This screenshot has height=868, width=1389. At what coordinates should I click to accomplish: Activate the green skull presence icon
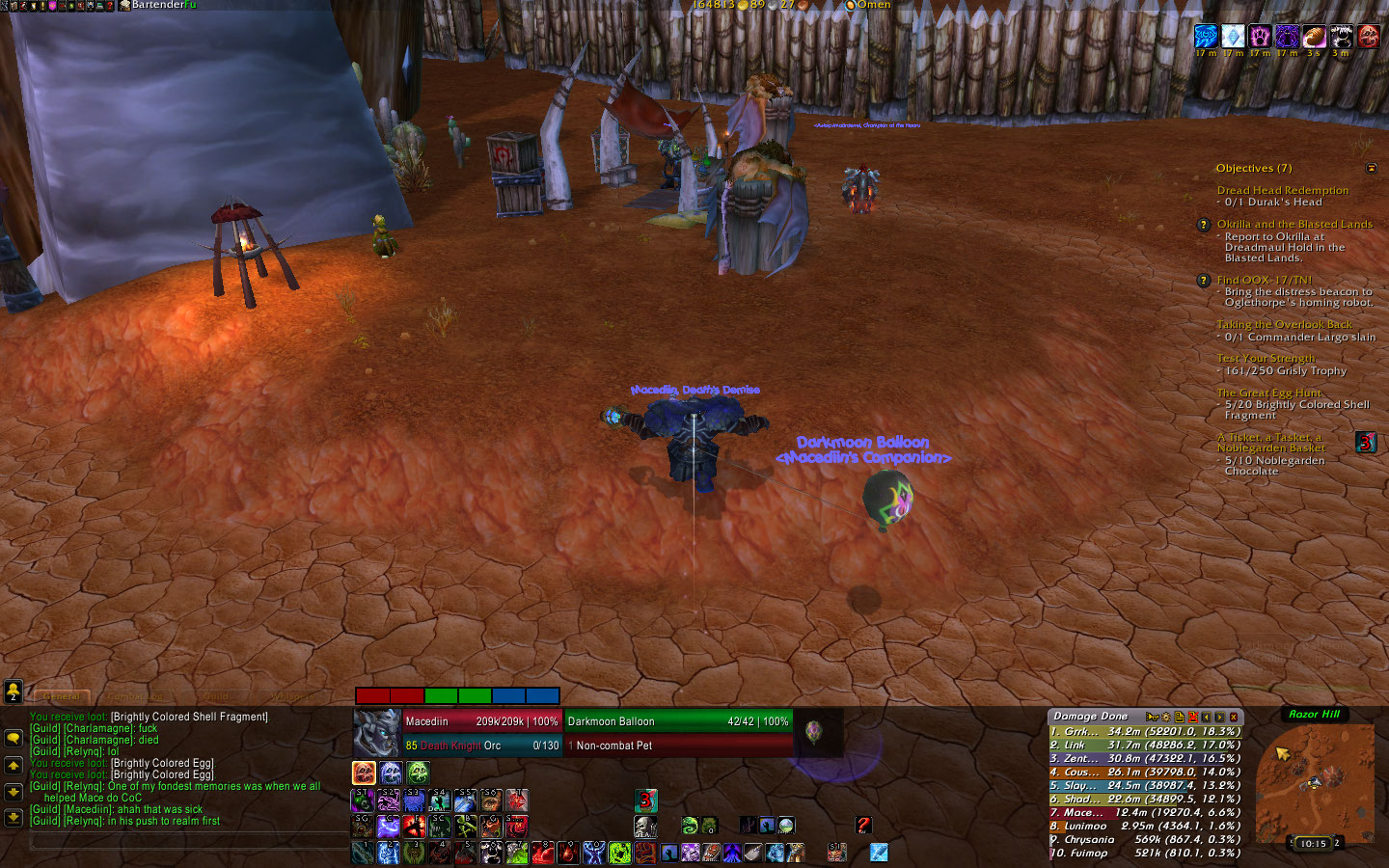tap(418, 773)
